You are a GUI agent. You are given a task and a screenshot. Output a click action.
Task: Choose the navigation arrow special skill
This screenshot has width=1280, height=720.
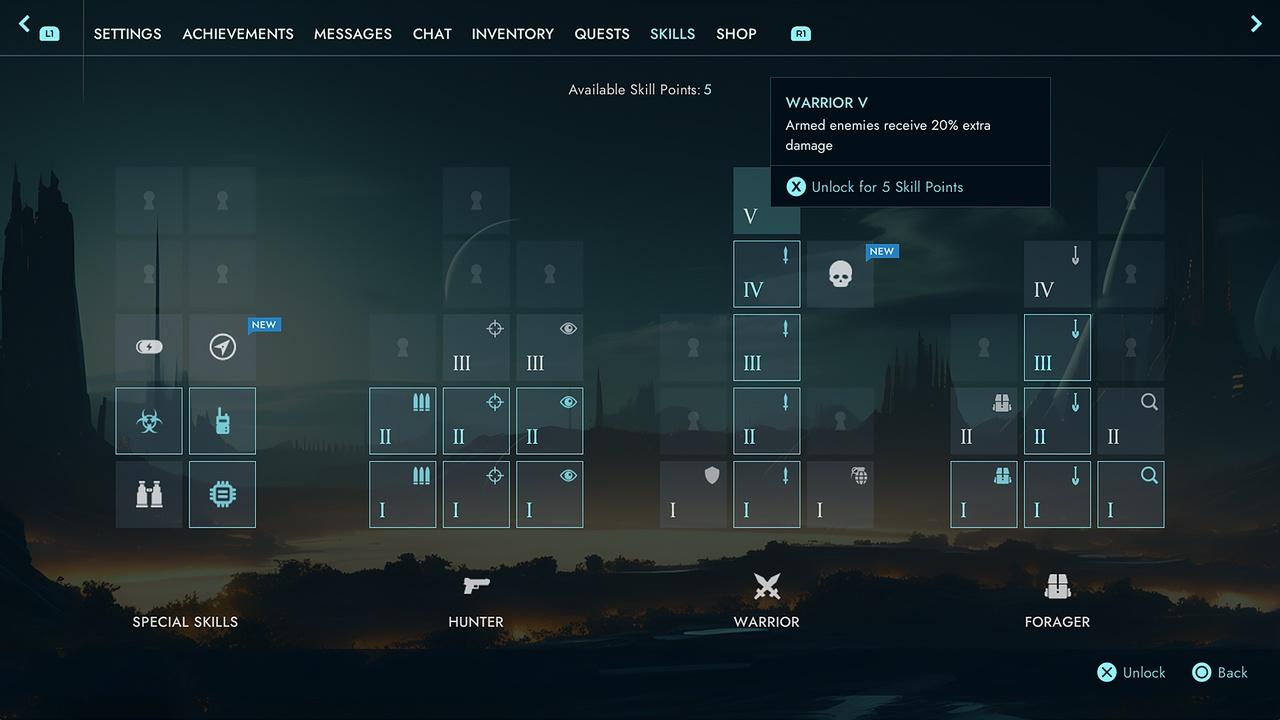pyautogui.click(x=223, y=347)
